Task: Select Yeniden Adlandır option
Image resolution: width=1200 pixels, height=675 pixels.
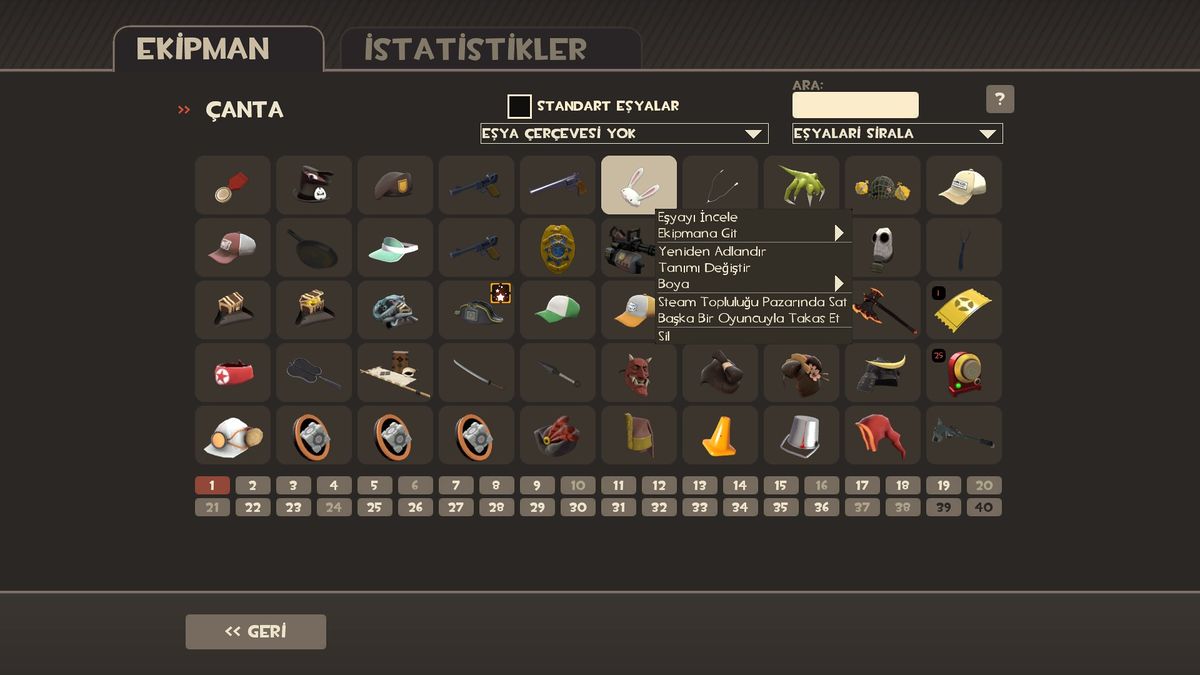Action: click(712, 252)
